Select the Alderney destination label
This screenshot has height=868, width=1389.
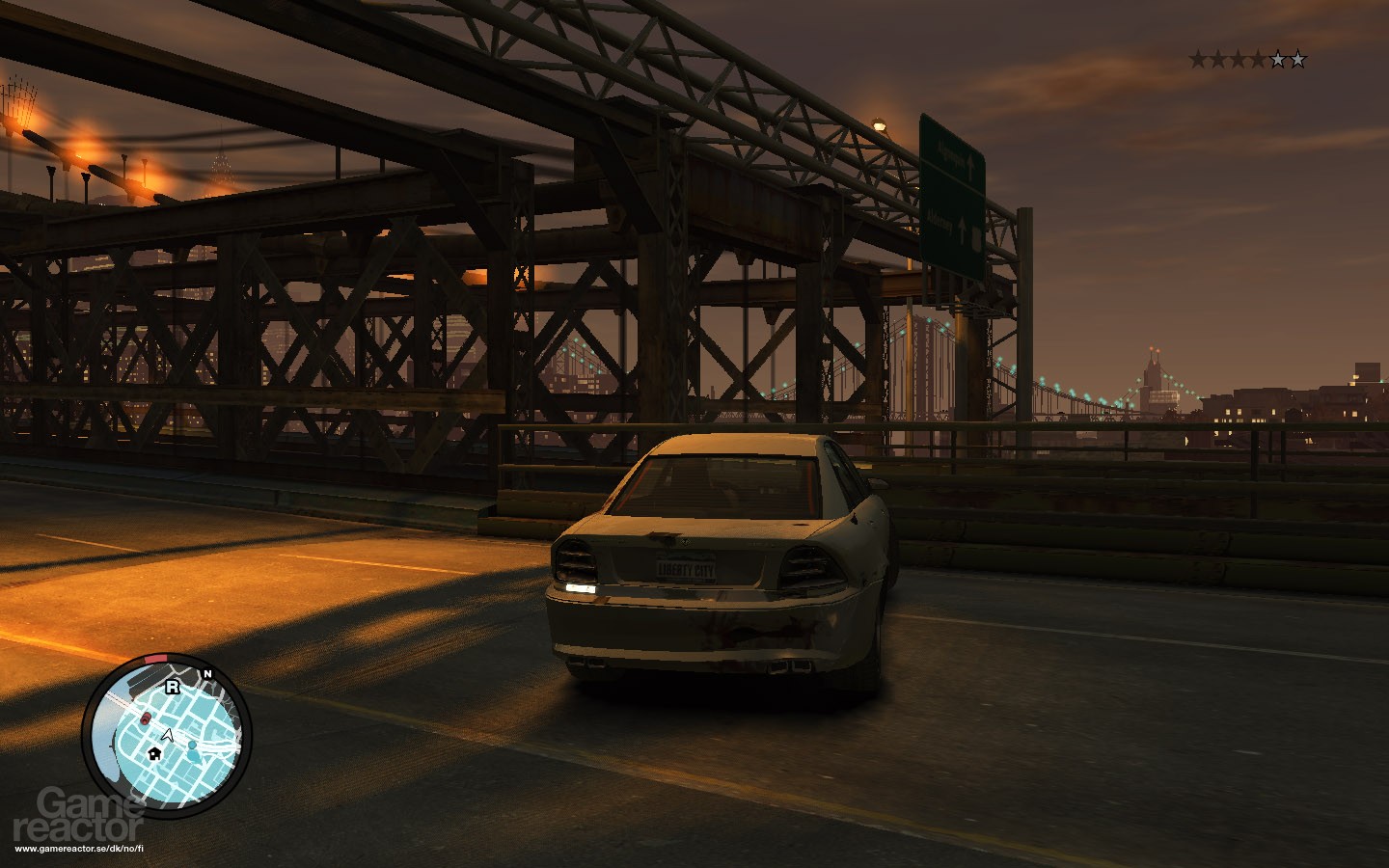940,220
